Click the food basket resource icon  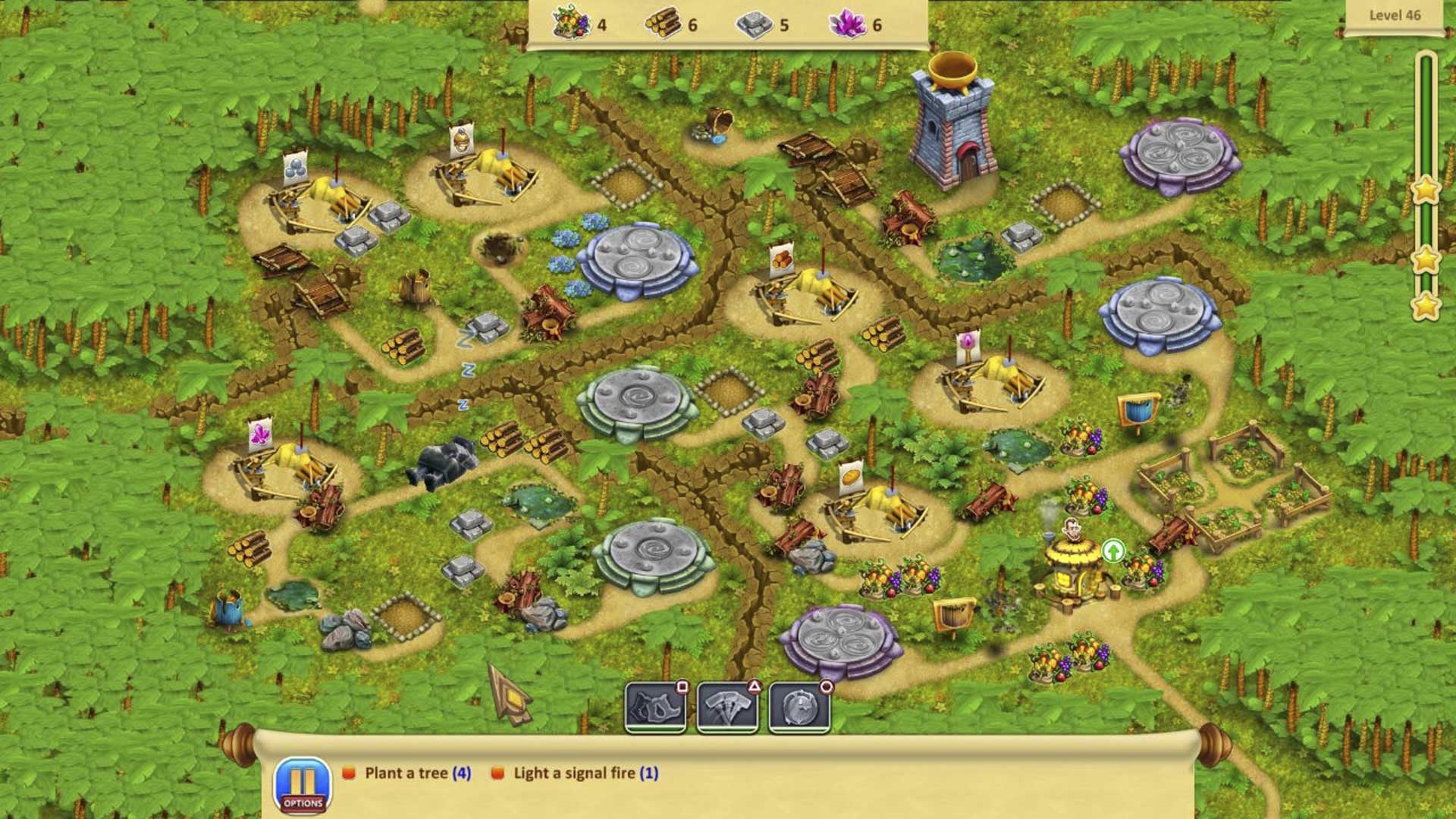[571, 23]
